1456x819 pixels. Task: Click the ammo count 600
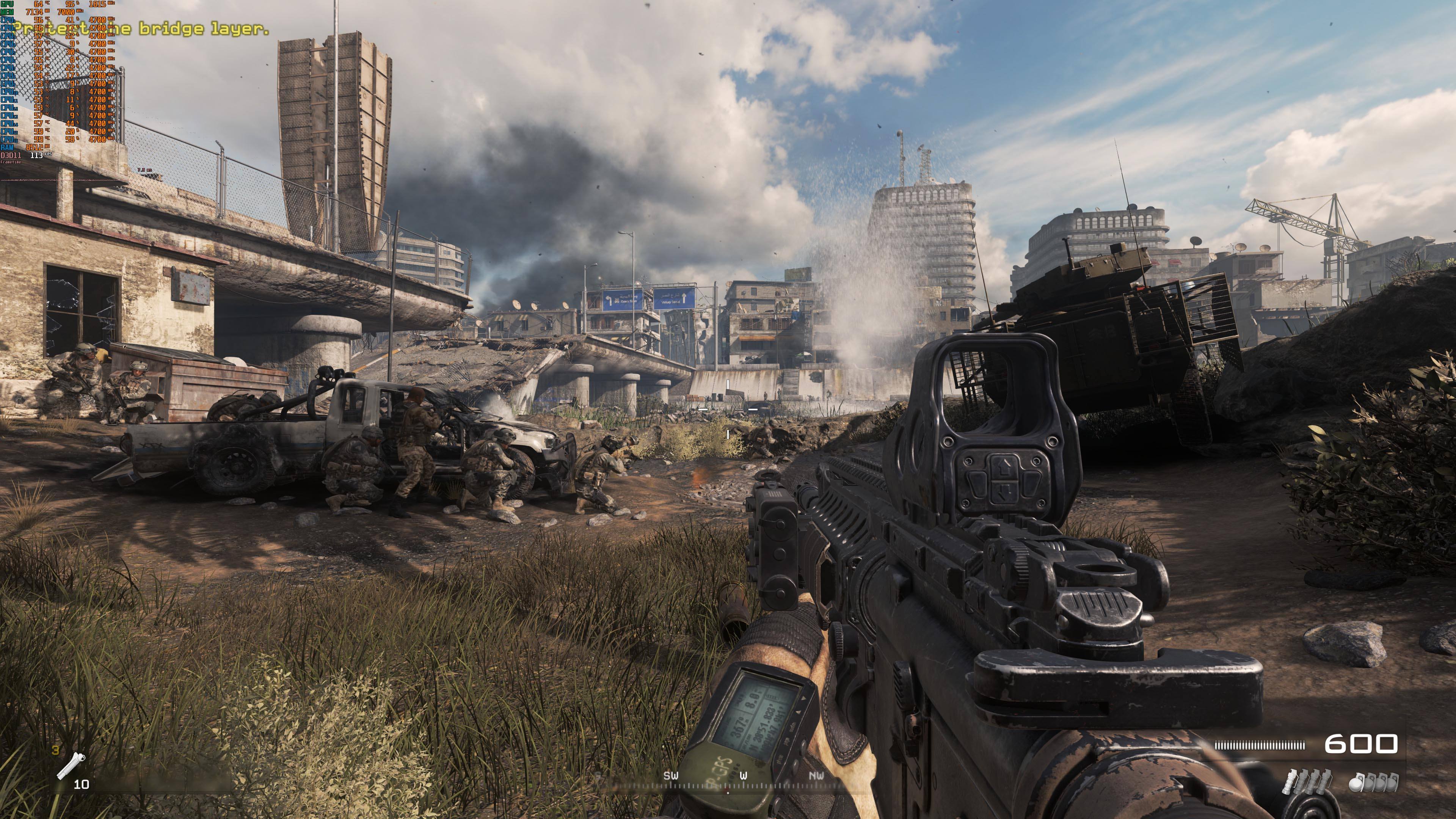pos(1362,744)
